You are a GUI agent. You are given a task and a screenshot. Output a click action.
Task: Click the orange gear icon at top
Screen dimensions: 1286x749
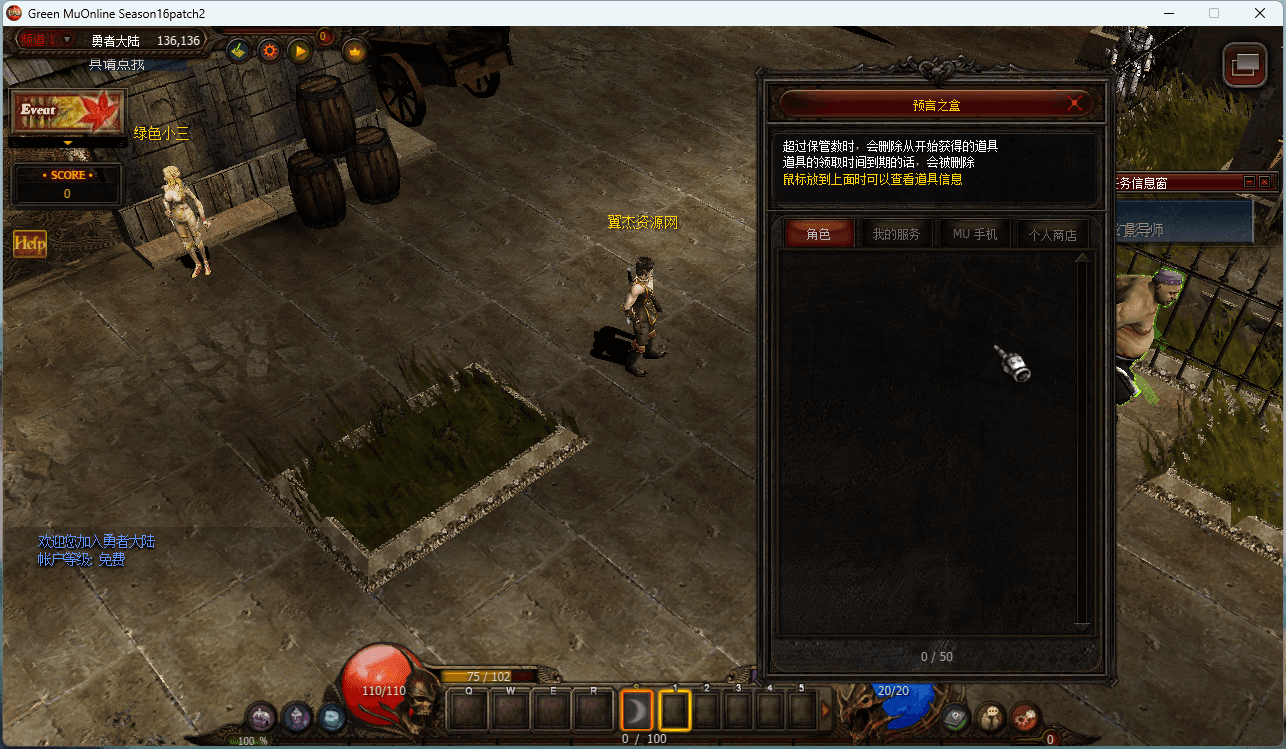[269, 50]
